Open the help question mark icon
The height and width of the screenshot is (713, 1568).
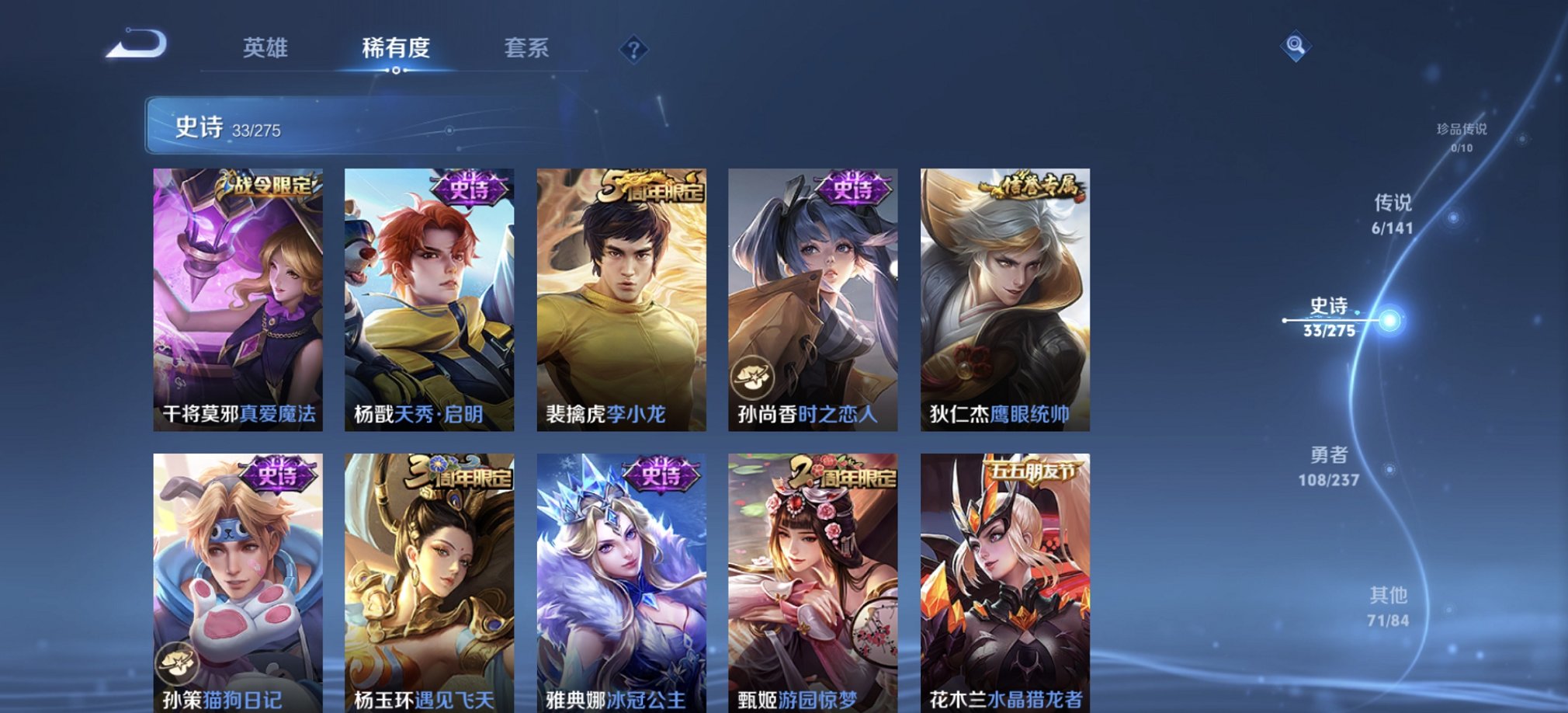point(637,50)
